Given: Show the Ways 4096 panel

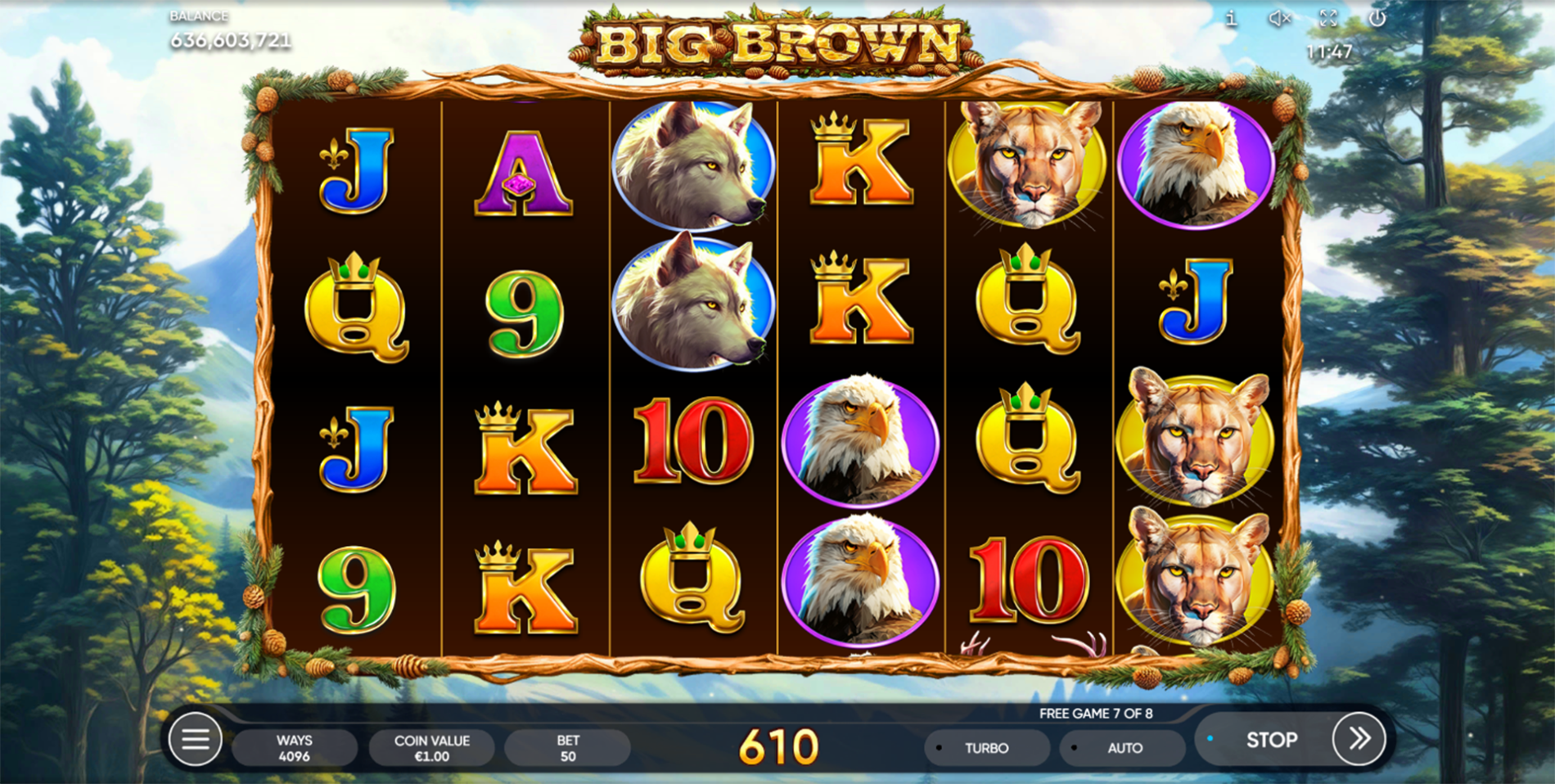Looking at the screenshot, I should pos(294,748).
